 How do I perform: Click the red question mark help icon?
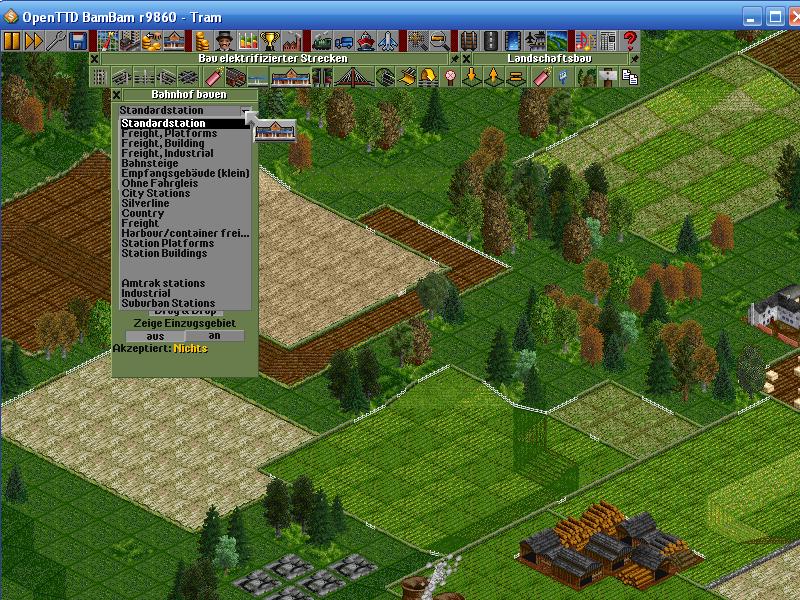(x=630, y=41)
